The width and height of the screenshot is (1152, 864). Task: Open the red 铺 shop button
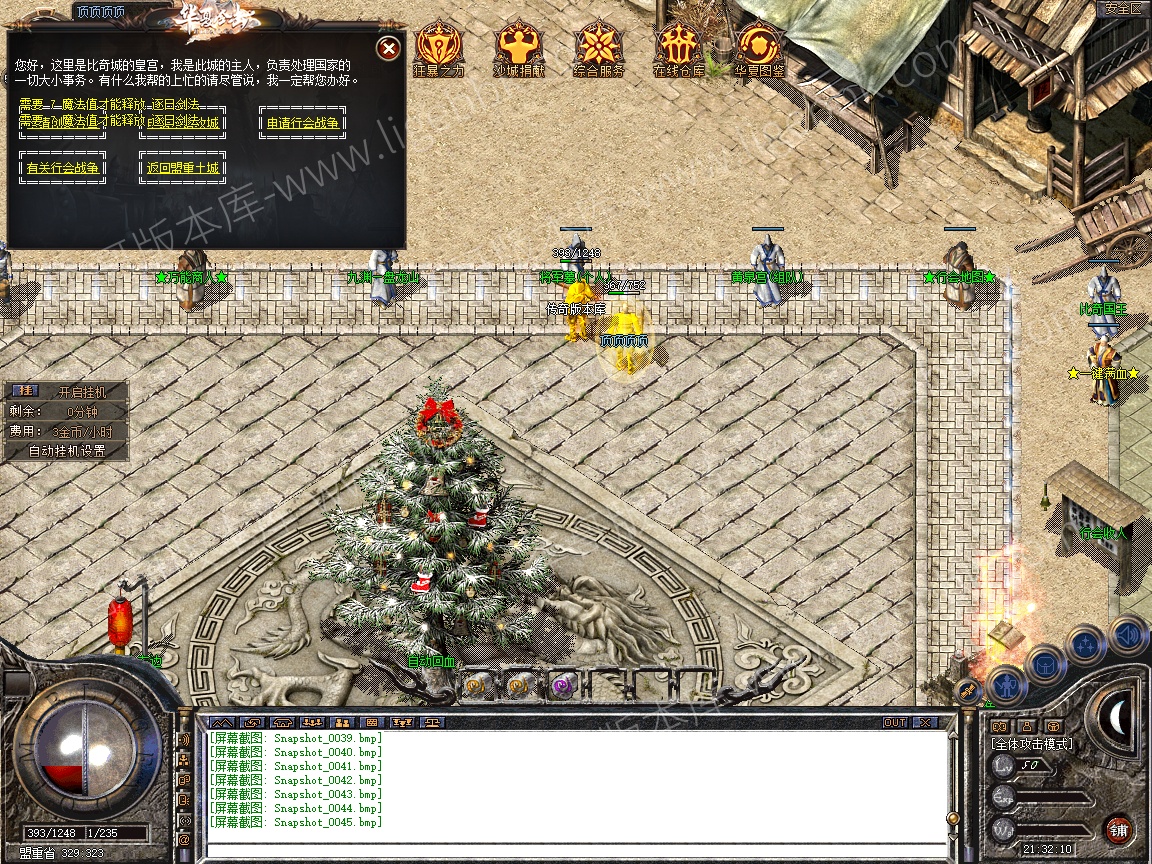[1118, 830]
